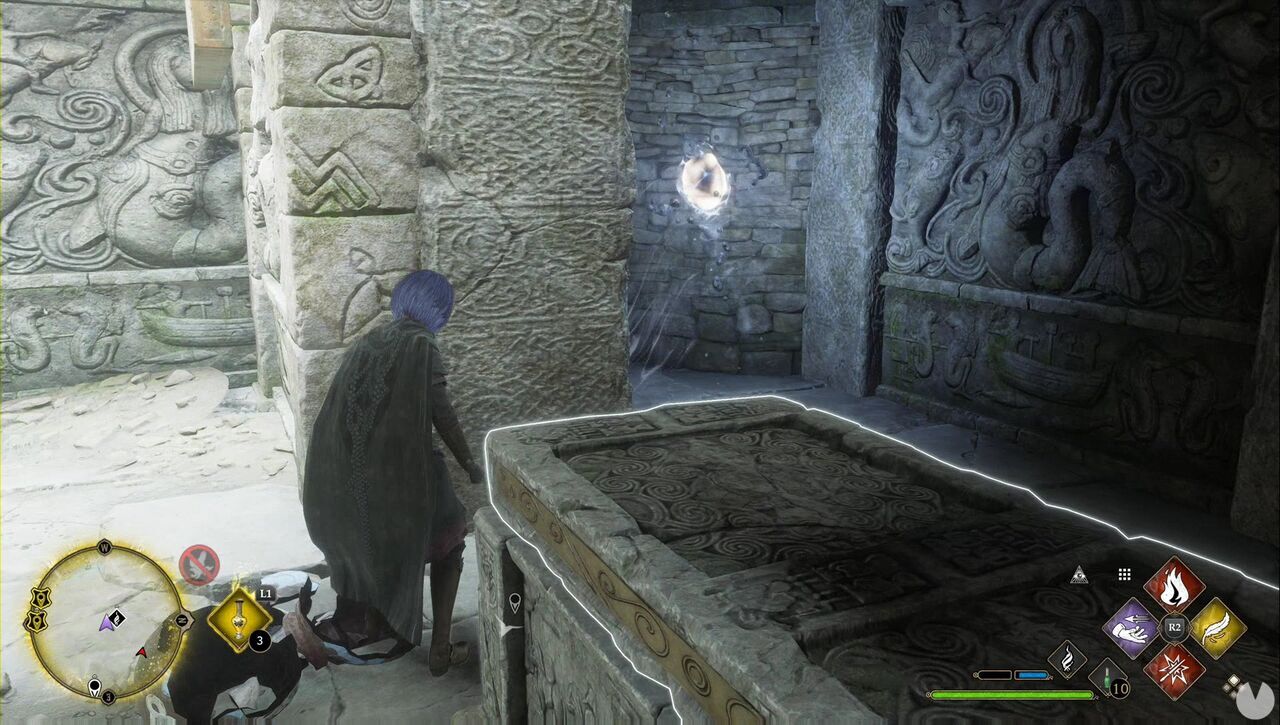This screenshot has height=725, width=1280.
Task: Select the yellow Levioso feather spell icon
Action: pyautogui.click(x=1217, y=630)
